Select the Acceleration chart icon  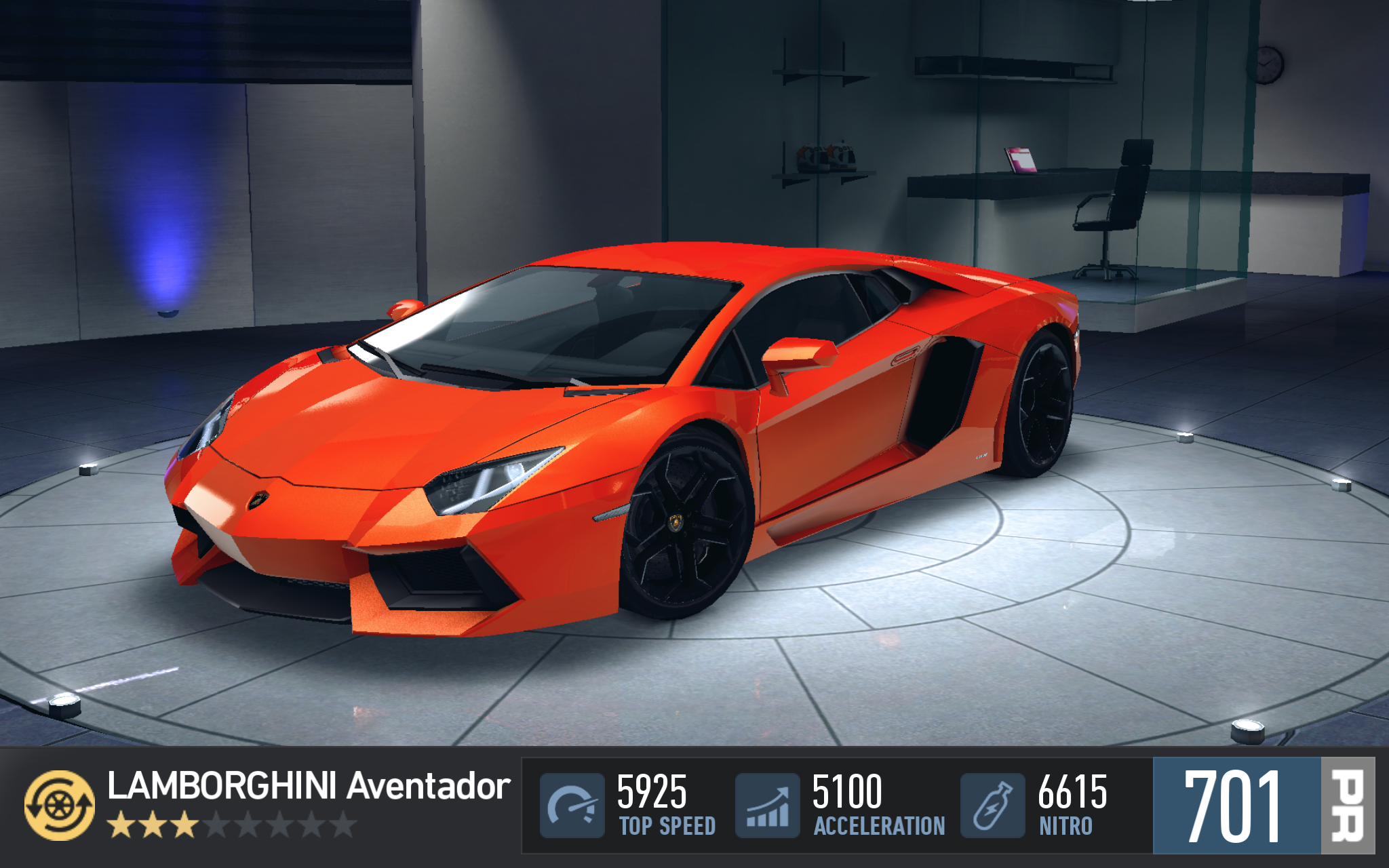click(767, 805)
